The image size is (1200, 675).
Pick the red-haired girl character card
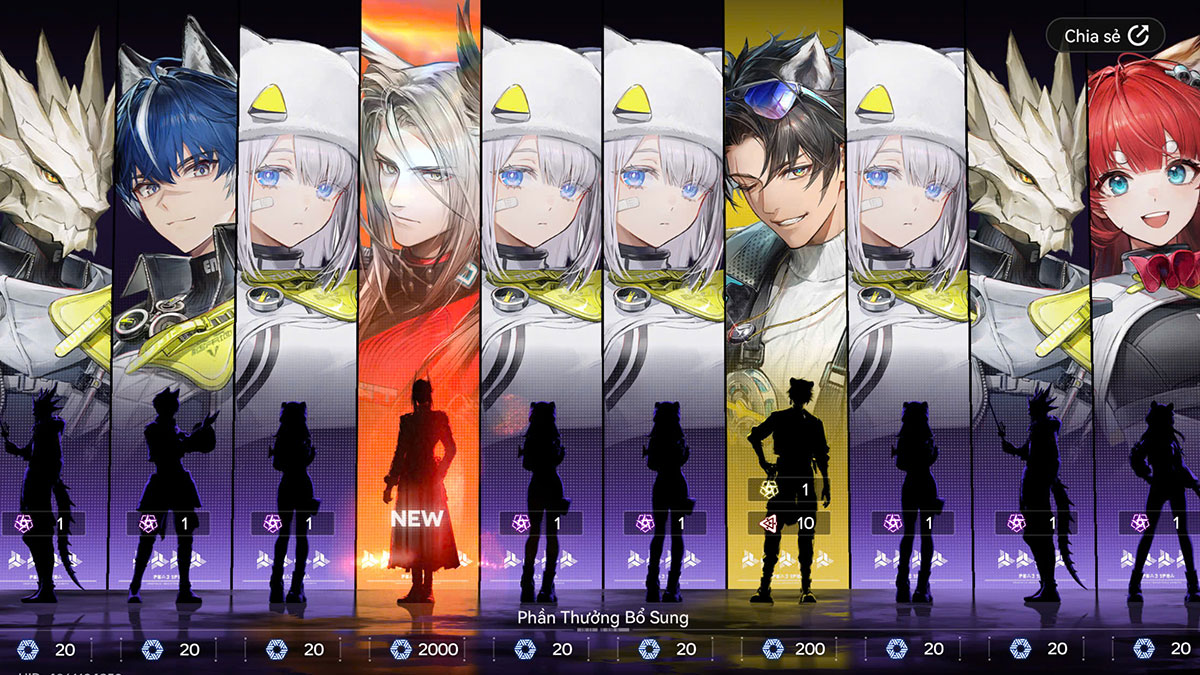pyautogui.click(x=1145, y=300)
